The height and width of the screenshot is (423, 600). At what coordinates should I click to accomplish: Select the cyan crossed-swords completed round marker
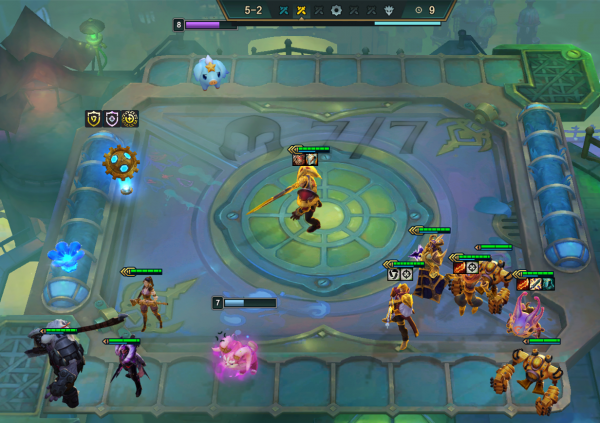pos(283,10)
